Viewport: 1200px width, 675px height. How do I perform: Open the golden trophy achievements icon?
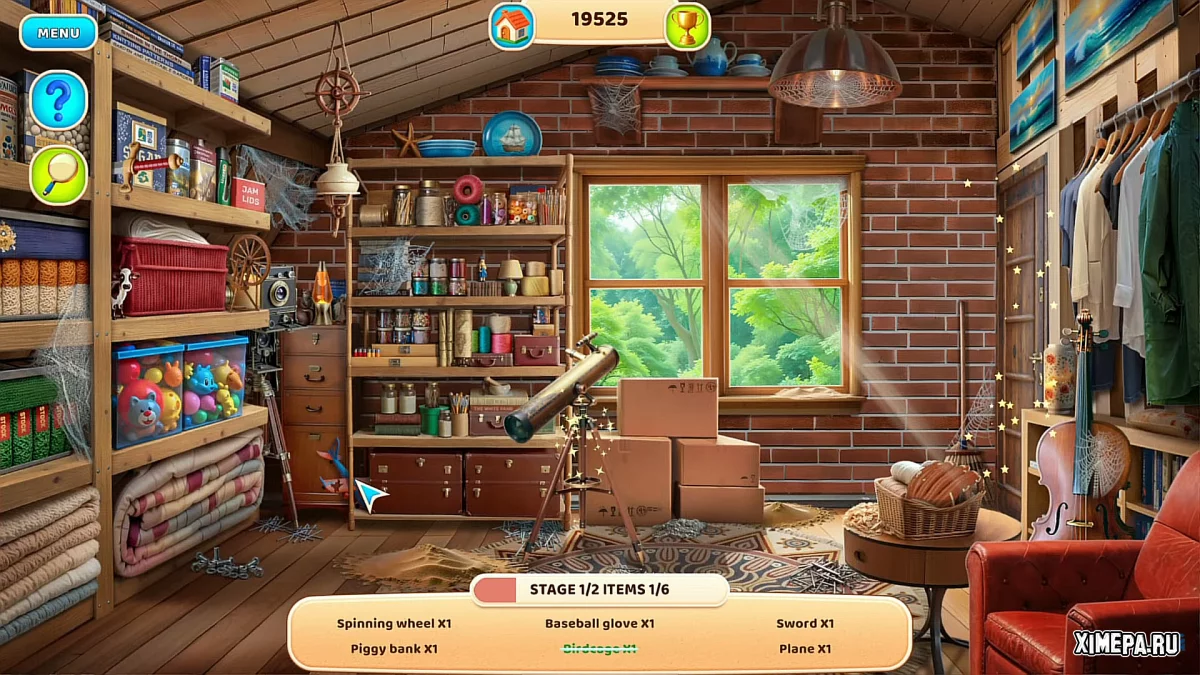click(x=687, y=27)
